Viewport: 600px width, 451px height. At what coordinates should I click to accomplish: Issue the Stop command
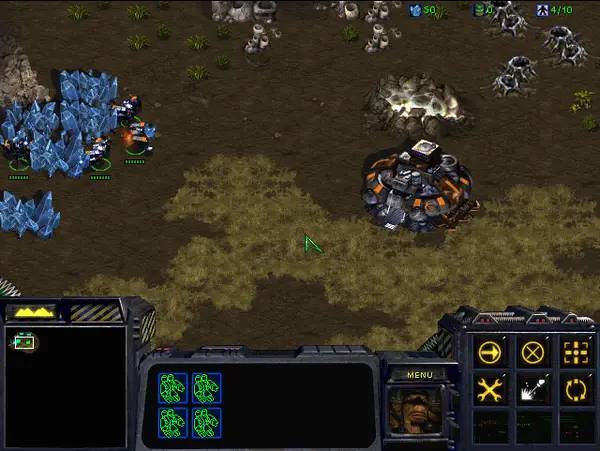533,353
